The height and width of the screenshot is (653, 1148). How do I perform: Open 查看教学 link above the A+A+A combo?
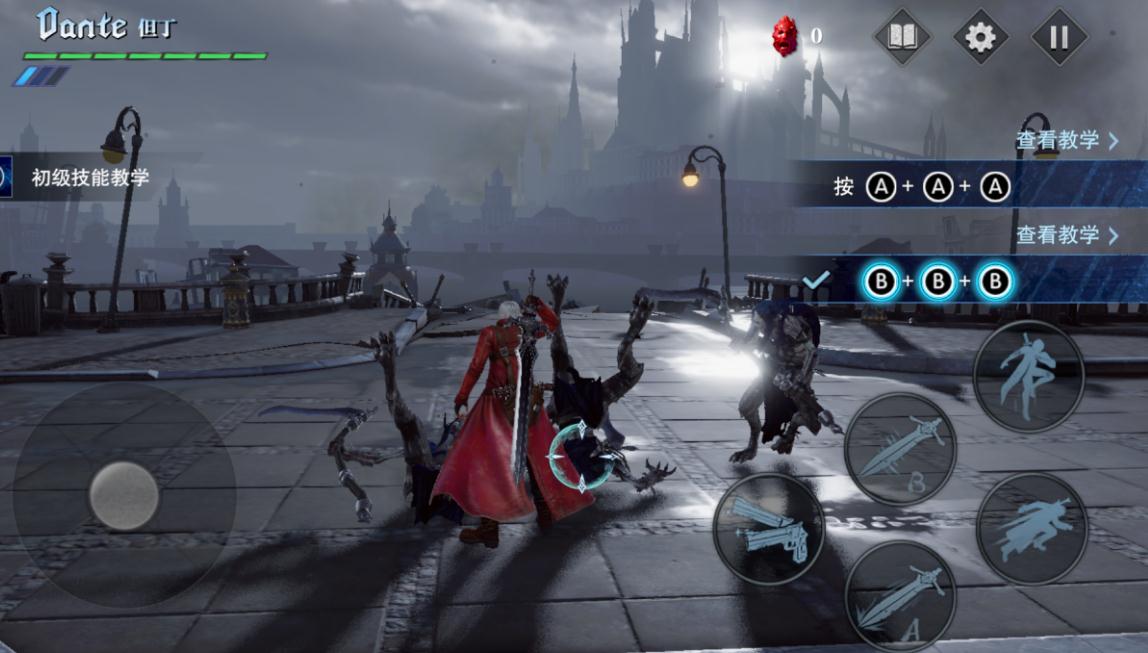[x=1067, y=140]
